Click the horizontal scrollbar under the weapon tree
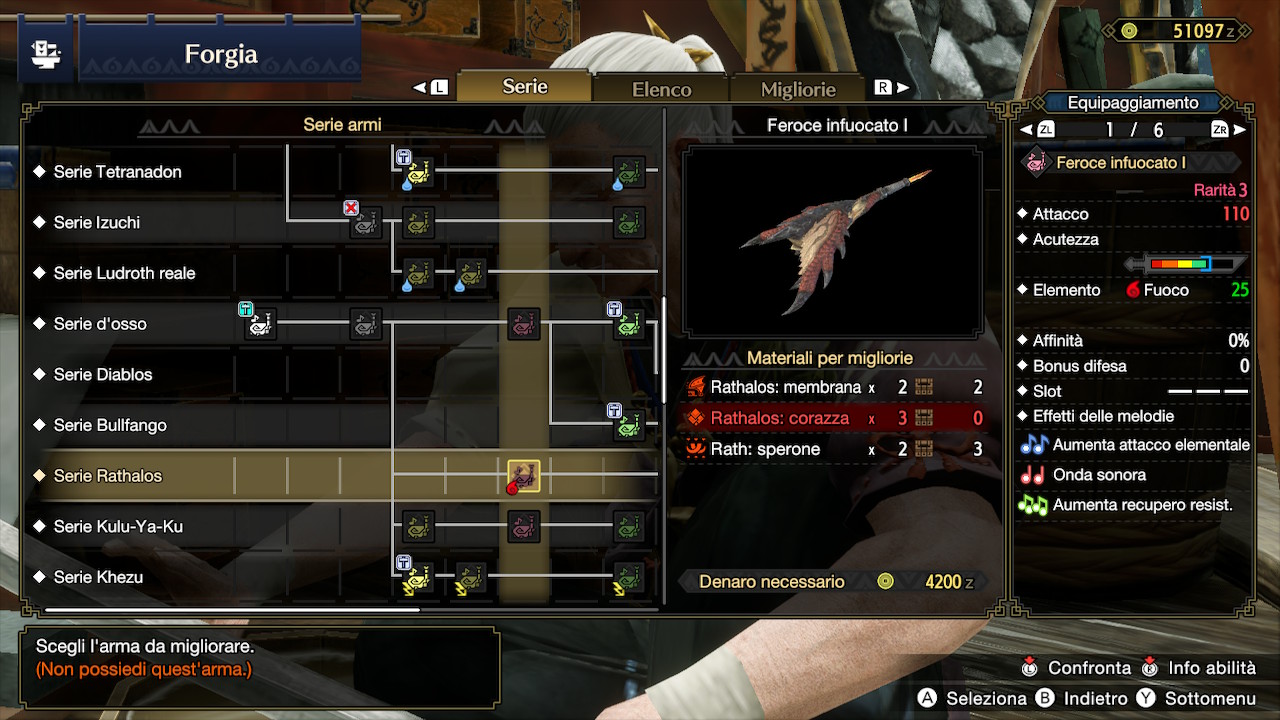Screen dimensions: 1280x720 point(232,609)
